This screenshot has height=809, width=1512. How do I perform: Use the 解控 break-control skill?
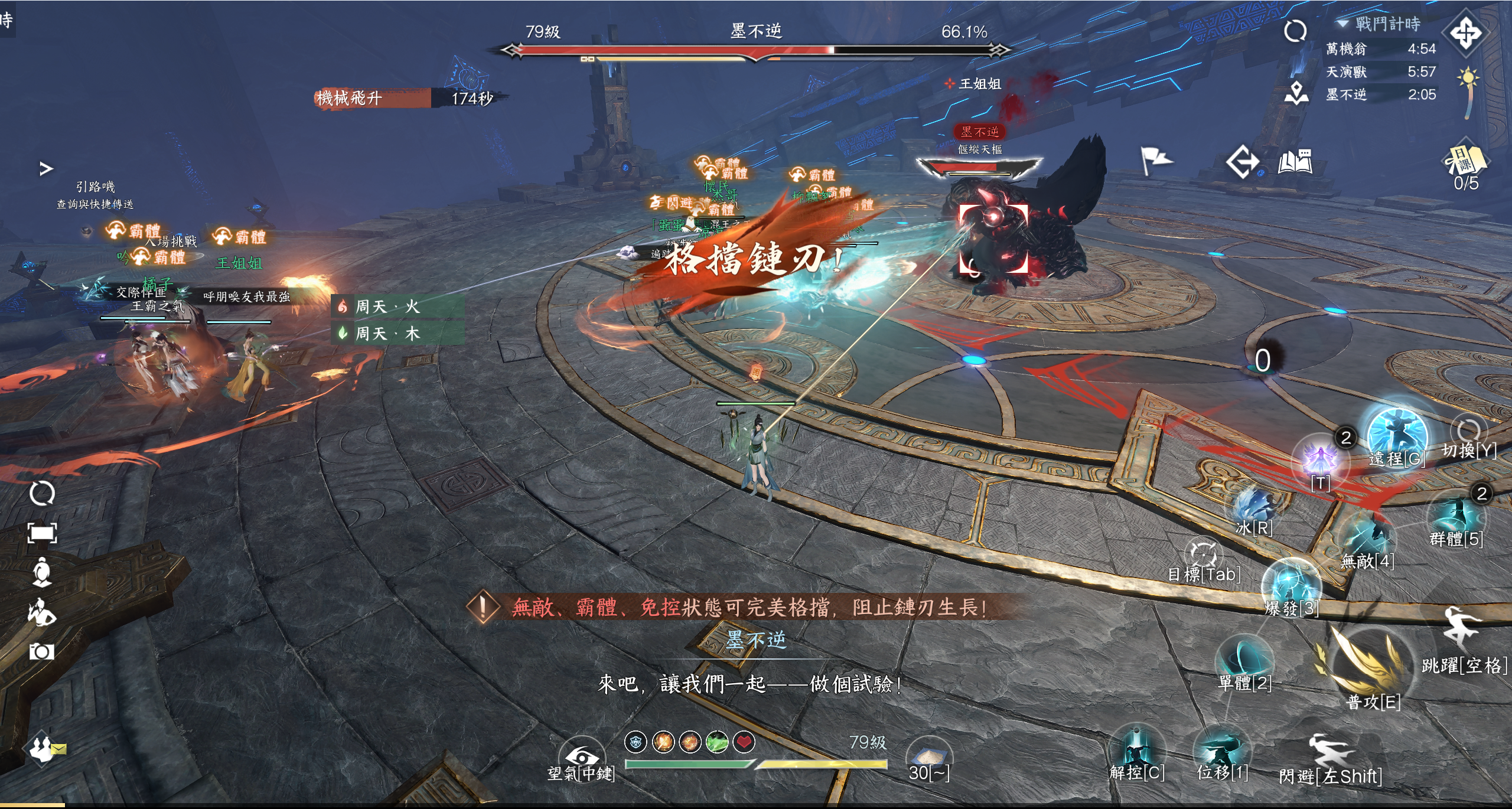point(1136,750)
